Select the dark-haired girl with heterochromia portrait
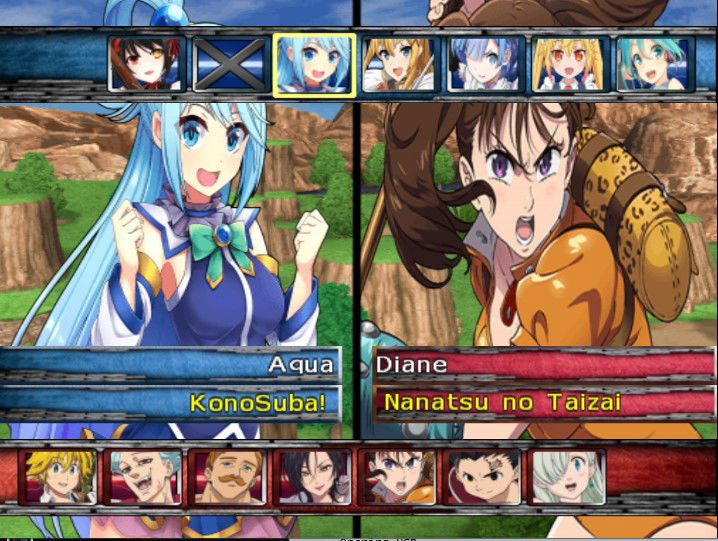Image resolution: width=718 pixels, height=541 pixels. tap(145, 64)
